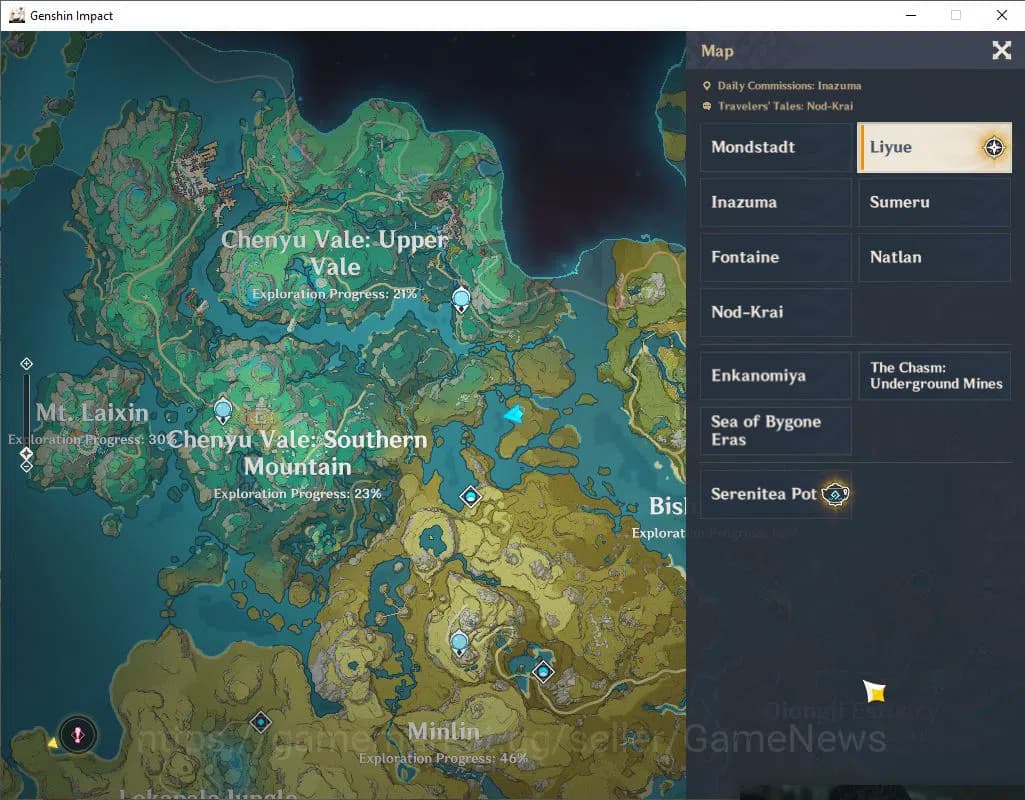Open the Serenitea Pot entry

click(x=775, y=494)
